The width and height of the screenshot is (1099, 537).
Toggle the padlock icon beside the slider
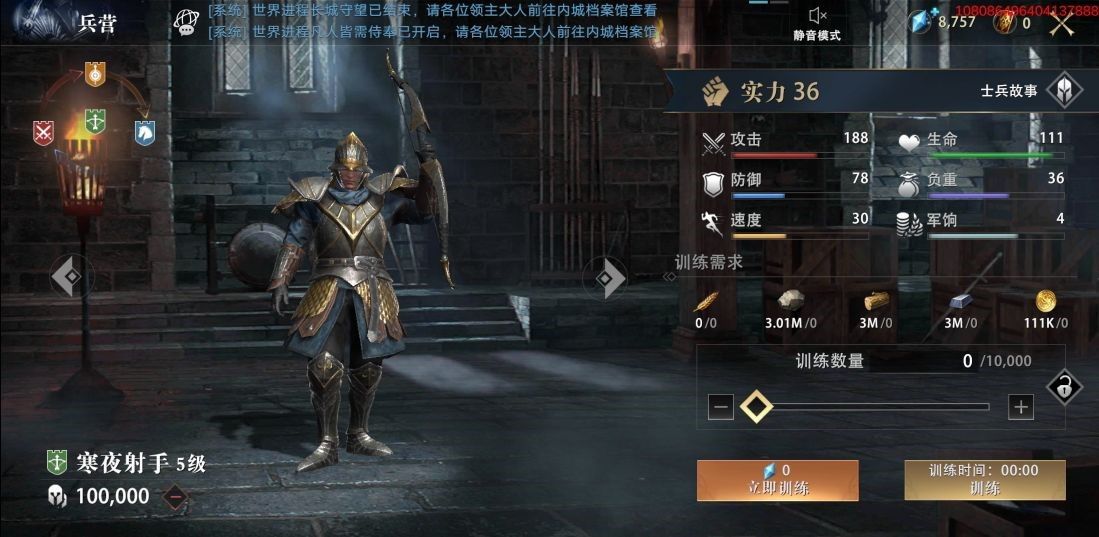coord(1063,388)
